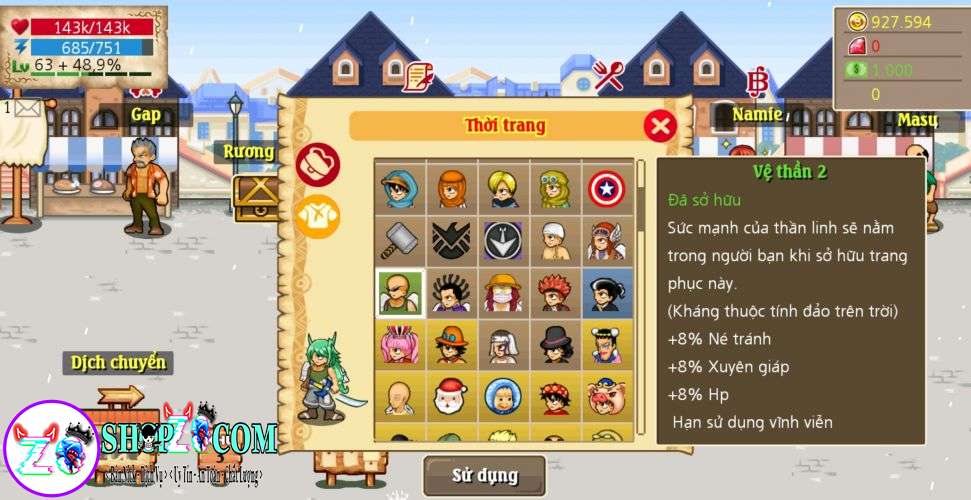Select the S.H.I.E.L.D. eagle emblem slot
971x500 pixels.
tap(451, 241)
